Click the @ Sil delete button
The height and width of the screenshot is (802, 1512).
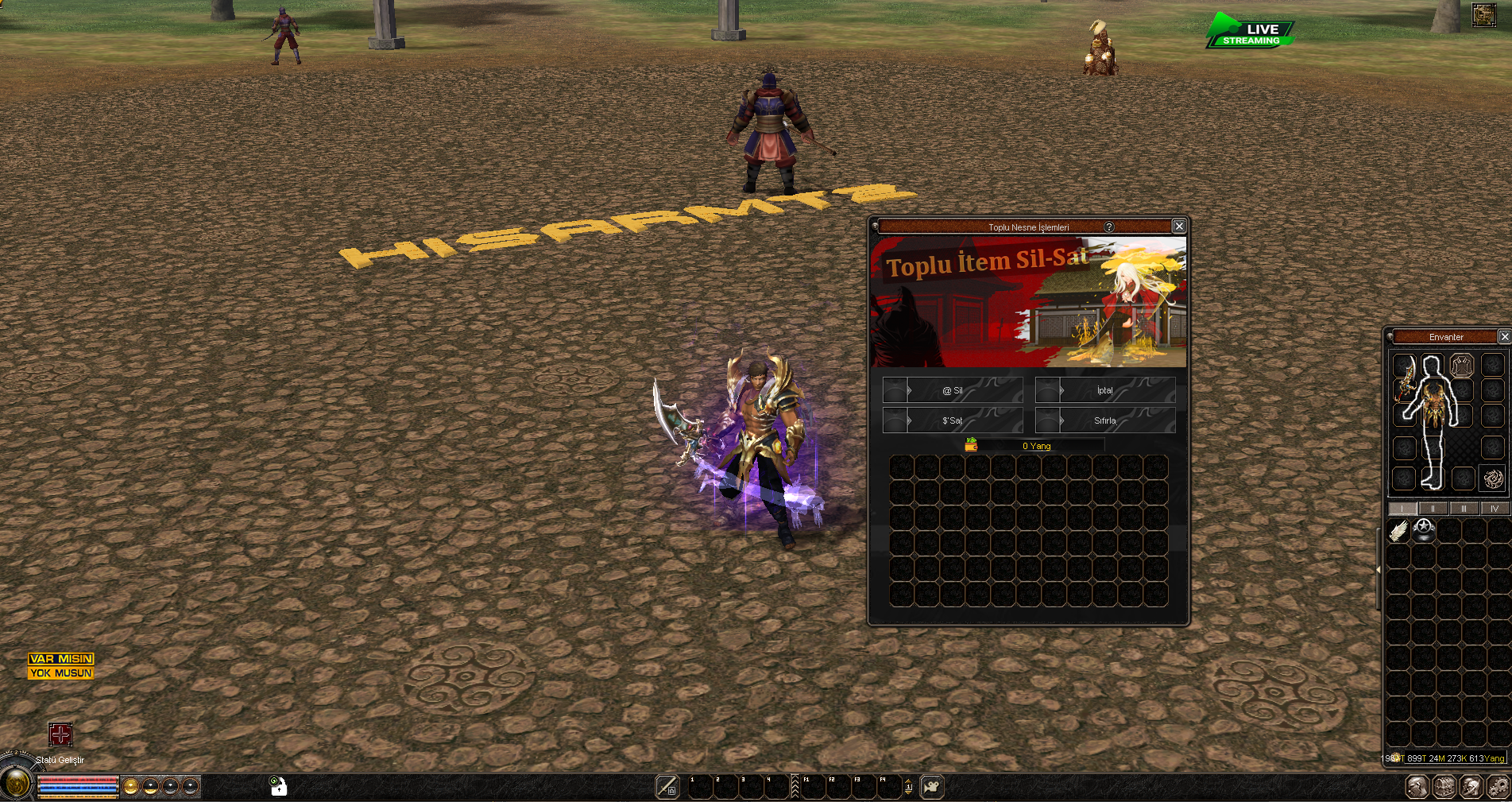pos(953,390)
